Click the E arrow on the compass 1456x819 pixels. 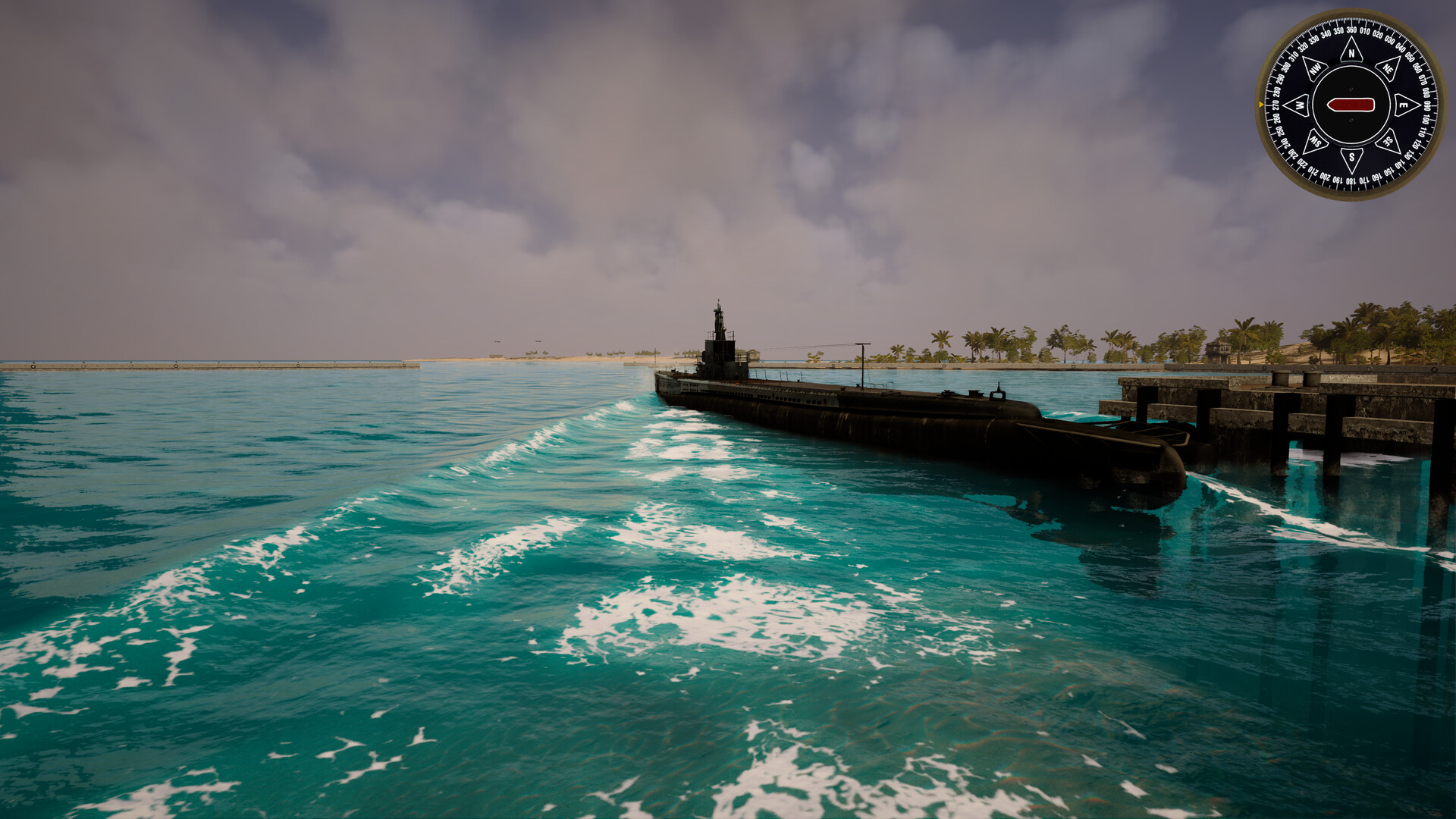coord(1403,105)
